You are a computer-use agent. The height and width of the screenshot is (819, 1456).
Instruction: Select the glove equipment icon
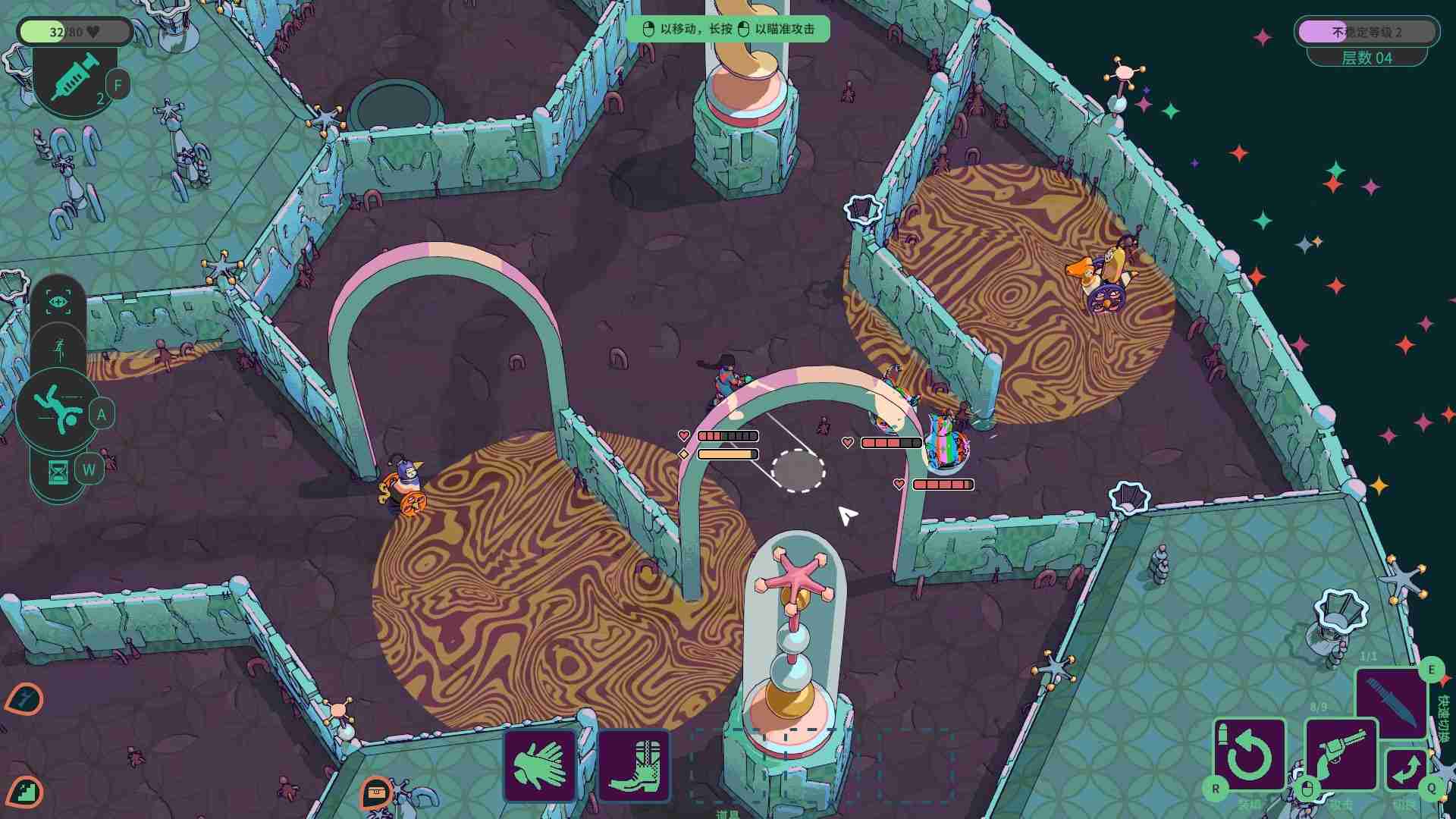(x=541, y=764)
